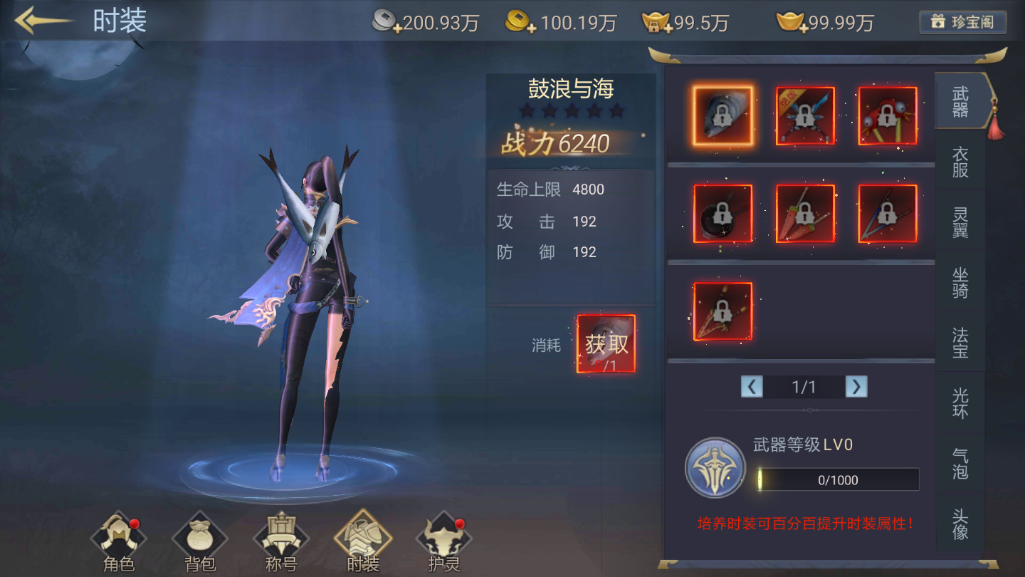Open the 珍宝阁 treasure shop

(962, 22)
